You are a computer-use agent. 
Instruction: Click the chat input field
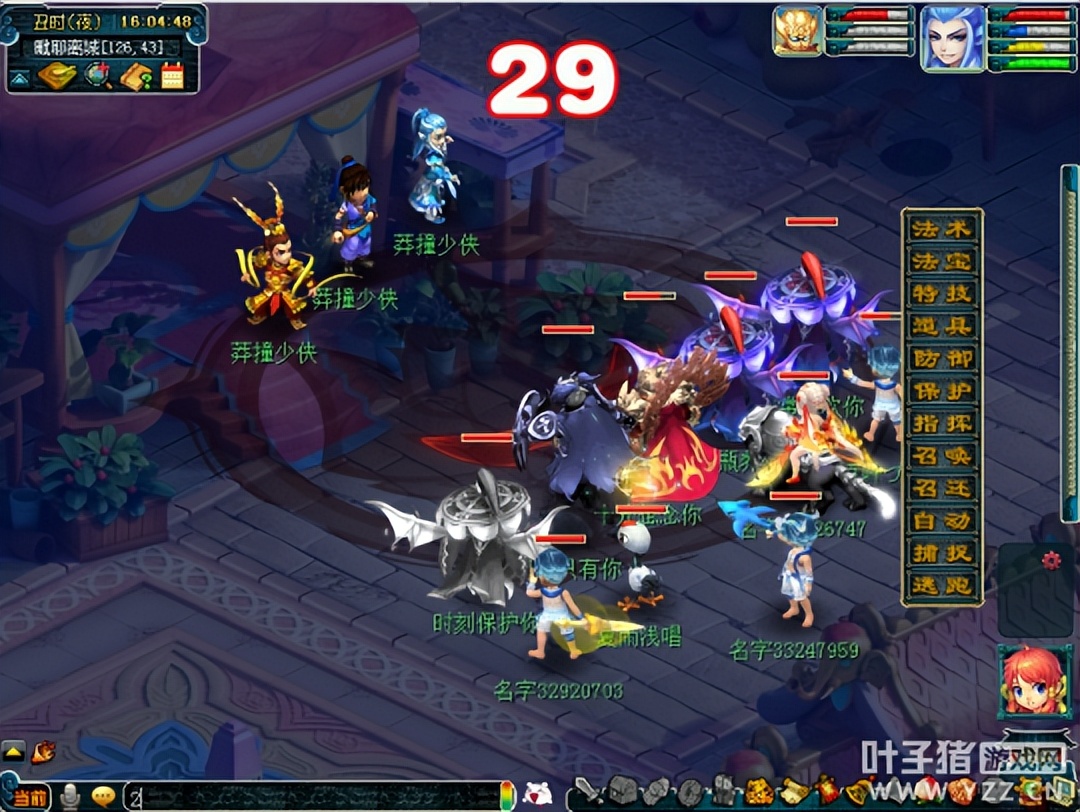tap(310, 797)
